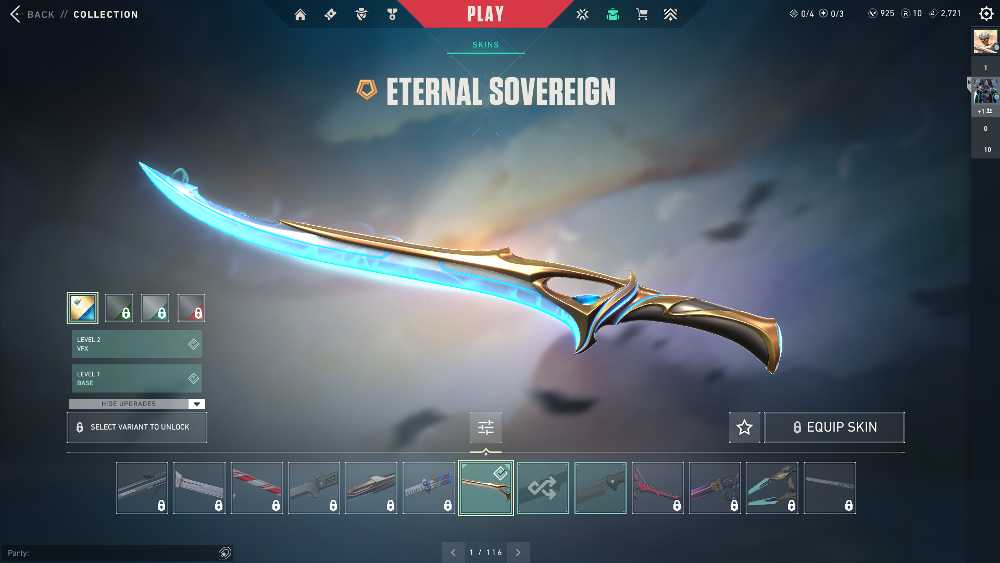Mark the skin as favorite with star
This screenshot has height=563, width=1000.
coord(744,427)
